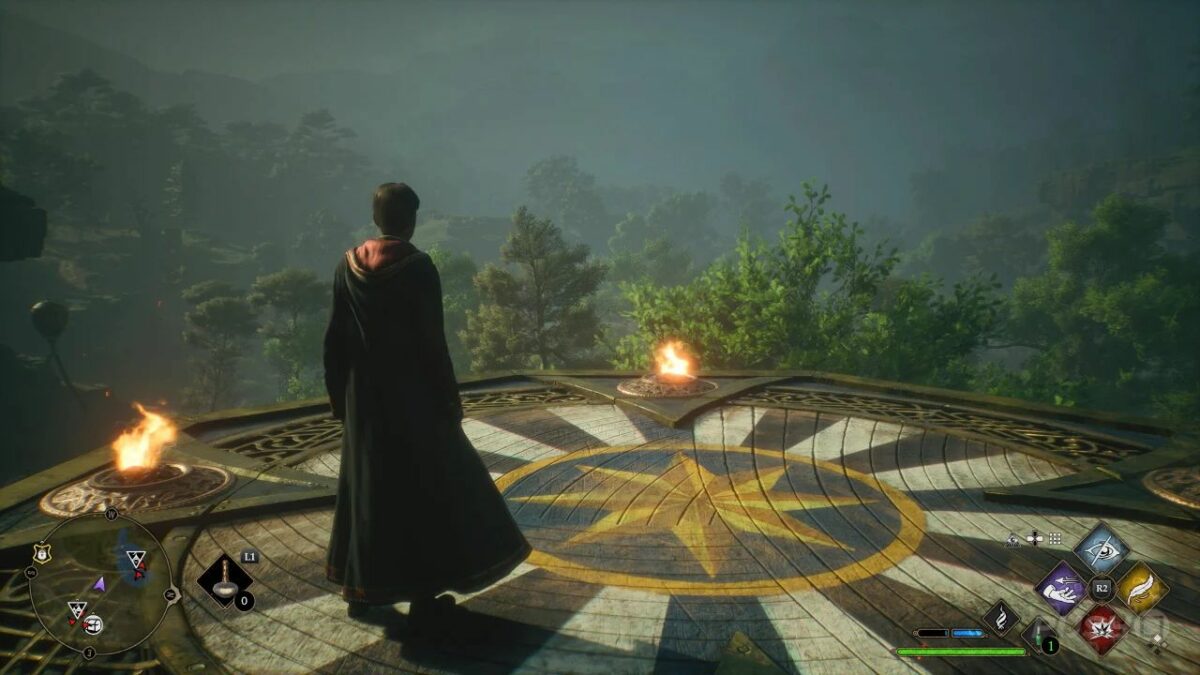Open the spell set grid icon
Screen dimensions: 1200x675
(1054, 538)
